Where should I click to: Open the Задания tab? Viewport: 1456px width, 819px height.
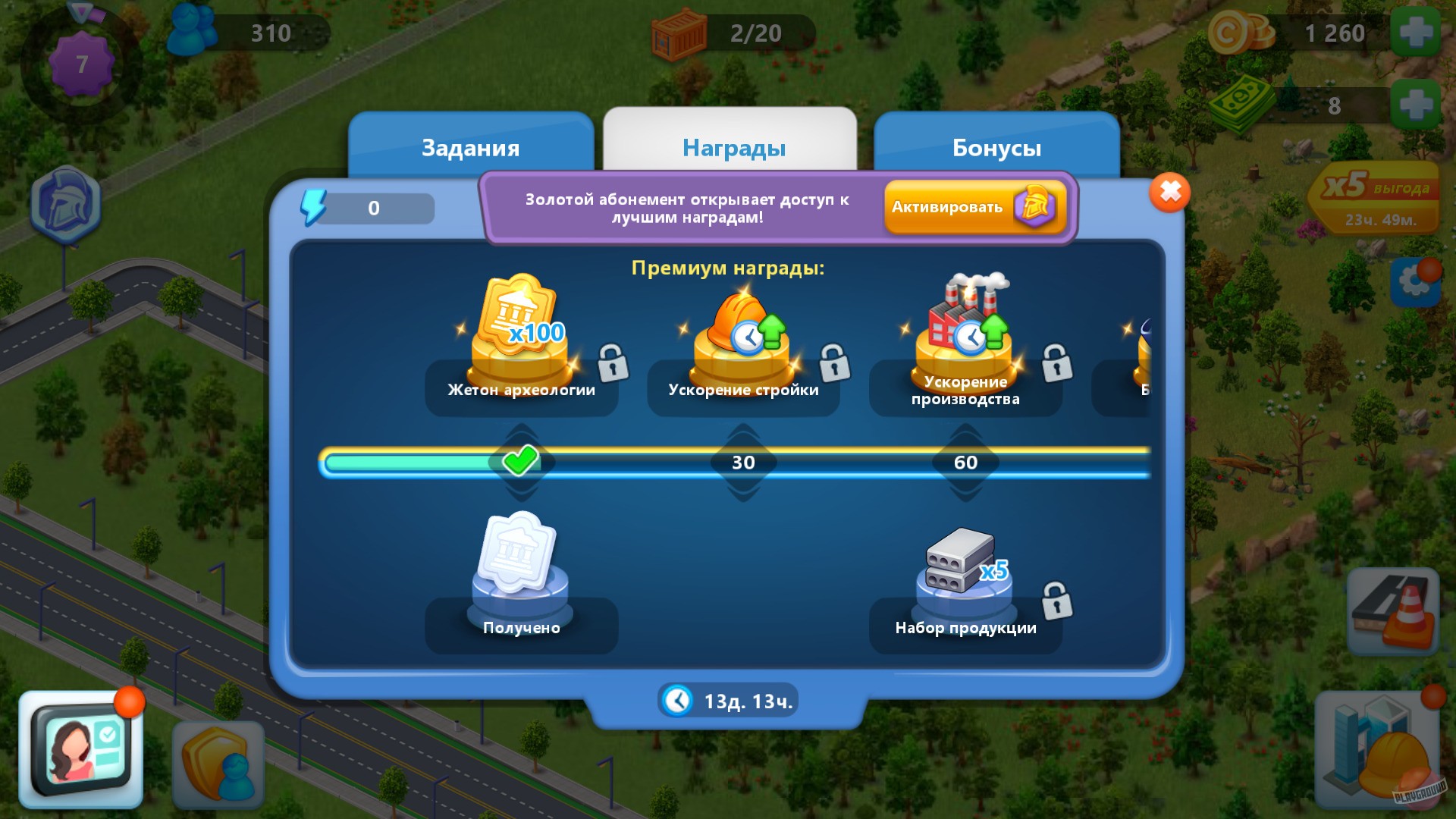pyautogui.click(x=470, y=148)
